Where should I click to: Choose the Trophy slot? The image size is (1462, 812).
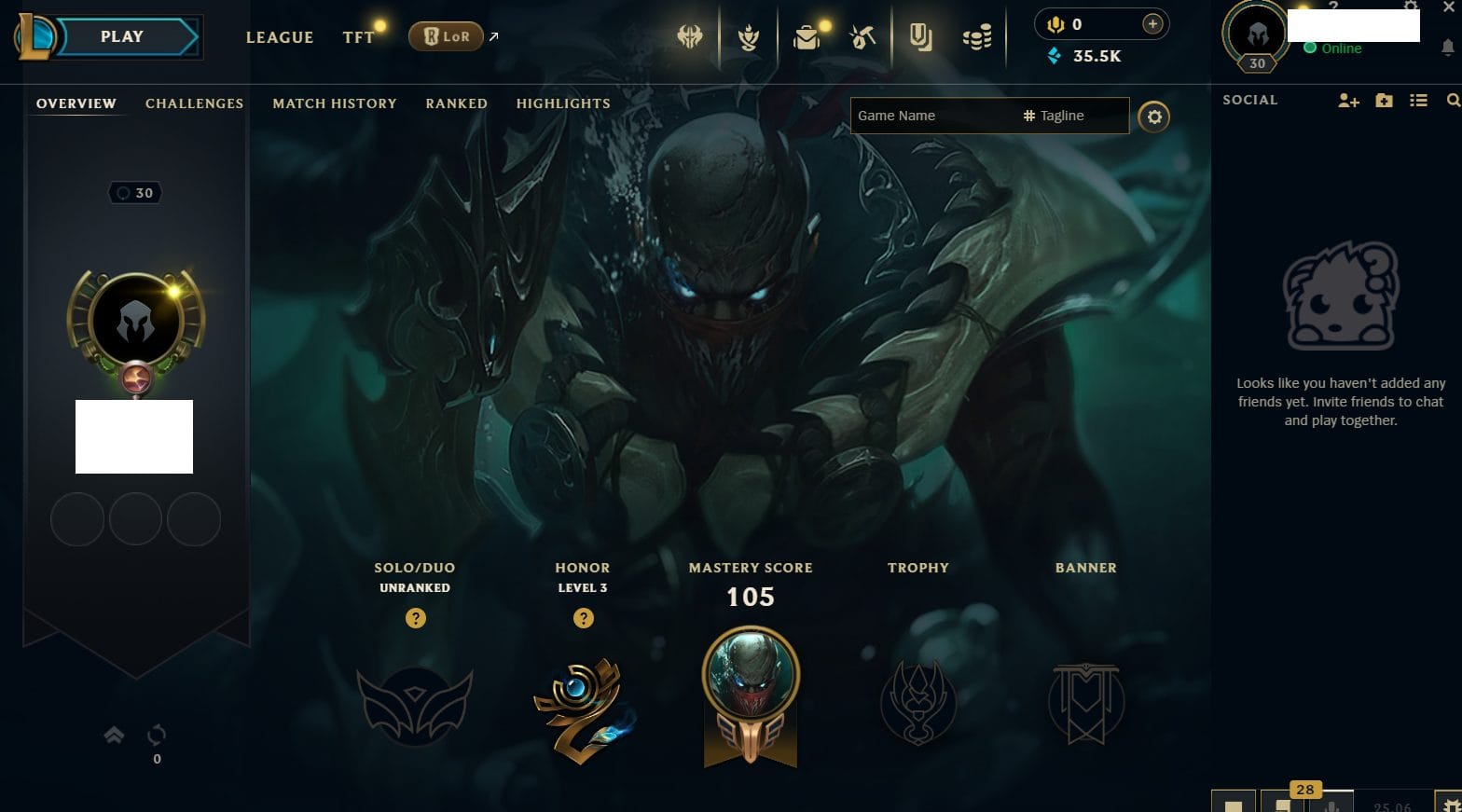[918, 704]
